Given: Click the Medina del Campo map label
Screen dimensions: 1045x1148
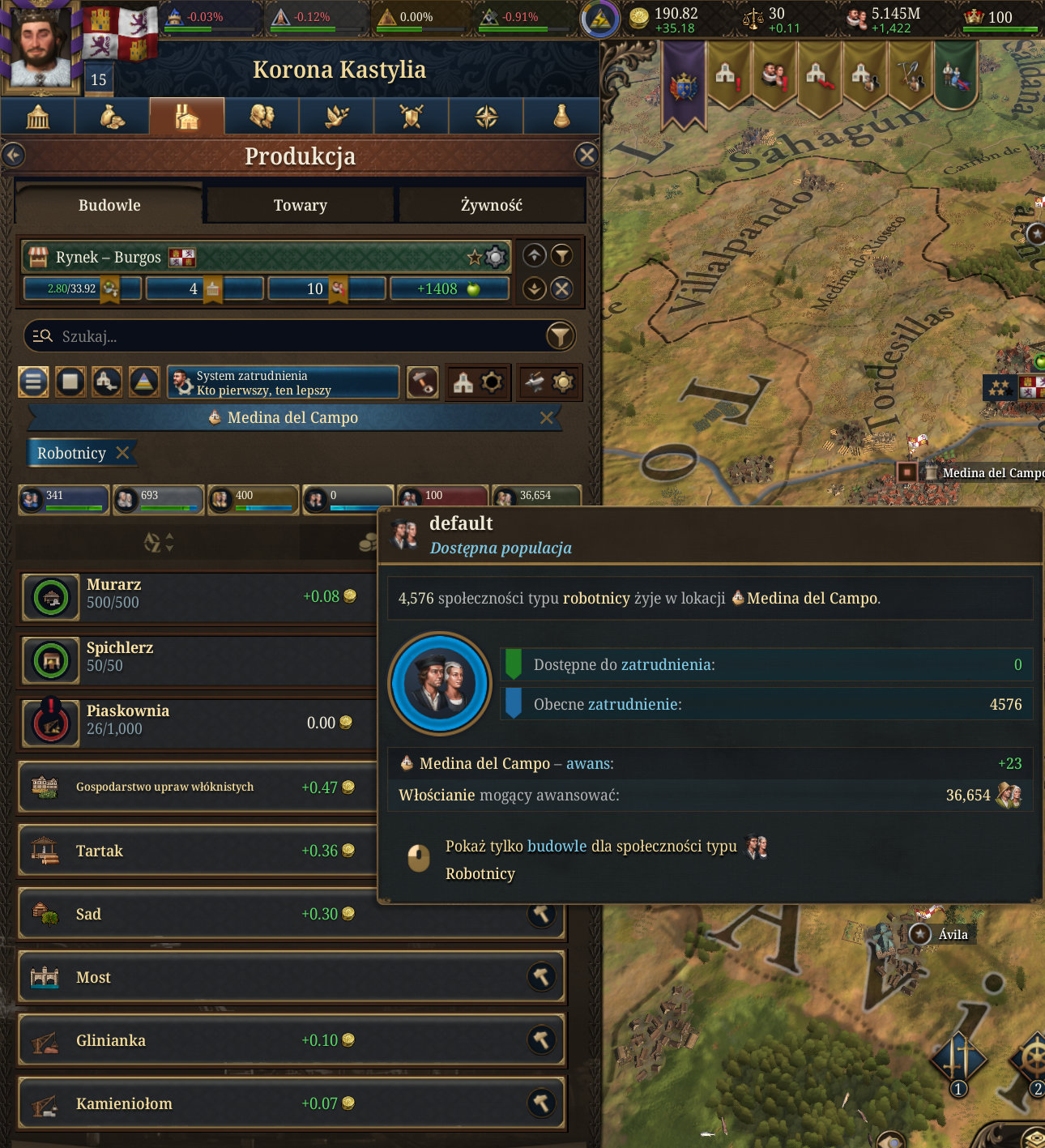Looking at the screenshot, I should [992, 473].
